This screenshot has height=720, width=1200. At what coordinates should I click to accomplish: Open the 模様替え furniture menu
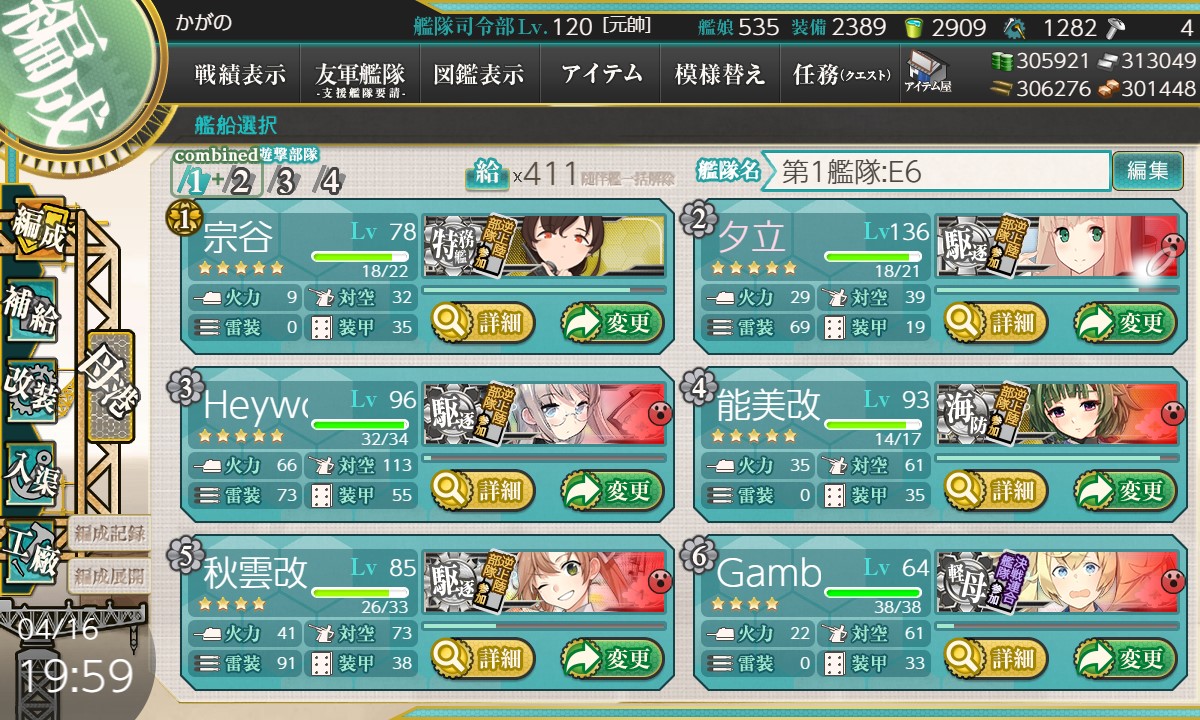pyautogui.click(x=720, y=75)
